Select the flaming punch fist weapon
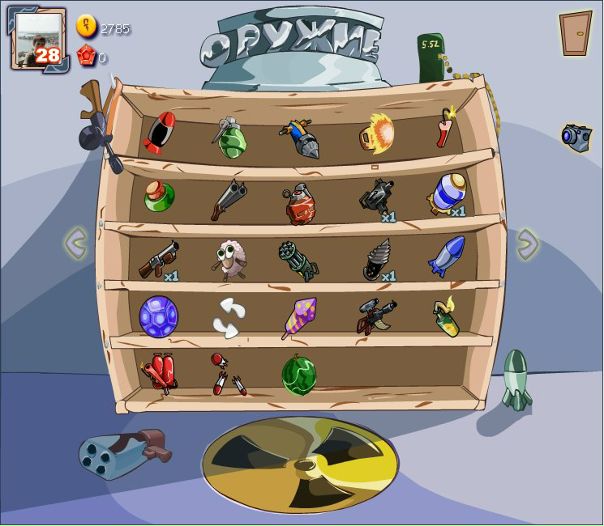This screenshot has height=526, width=604. (377, 132)
